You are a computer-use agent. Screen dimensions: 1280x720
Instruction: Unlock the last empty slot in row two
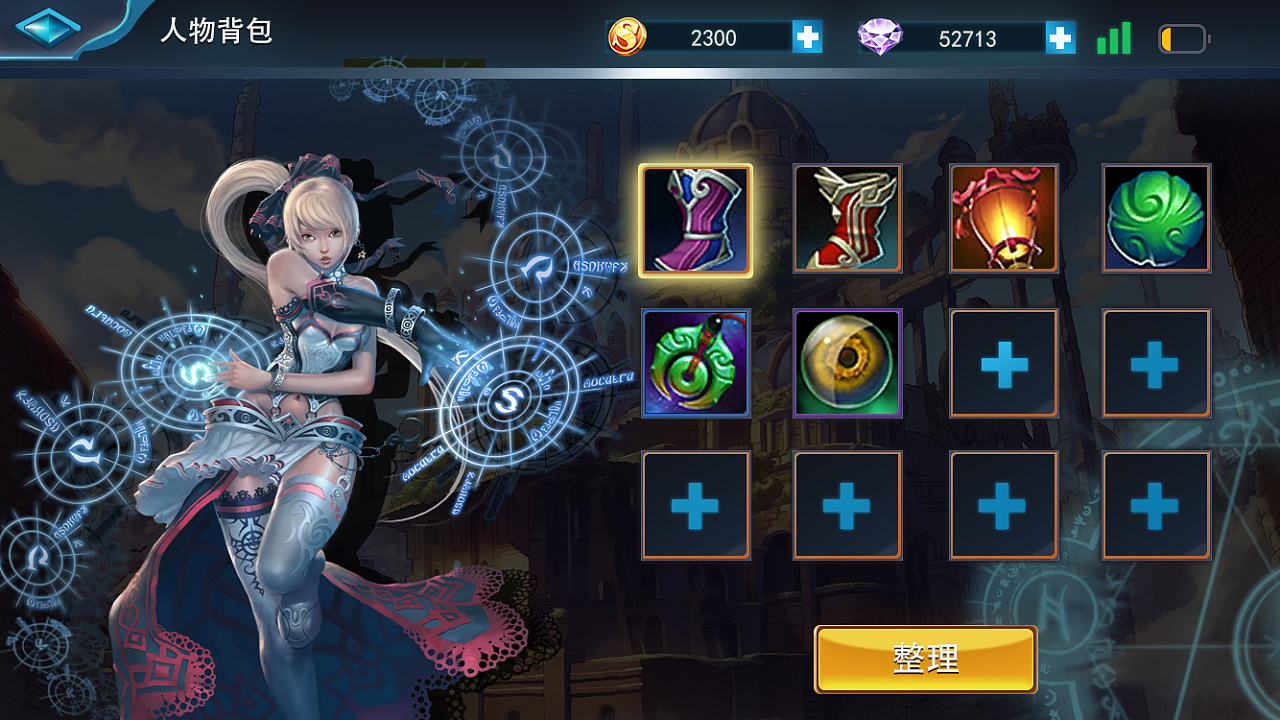pyautogui.click(x=1155, y=363)
